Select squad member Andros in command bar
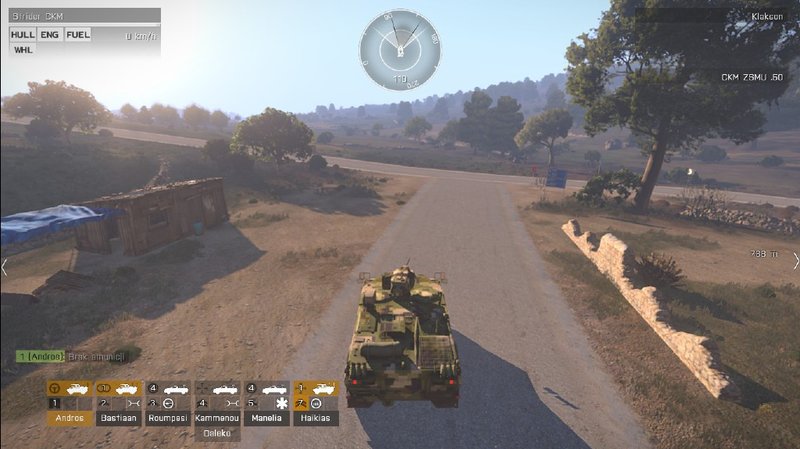 69,418
